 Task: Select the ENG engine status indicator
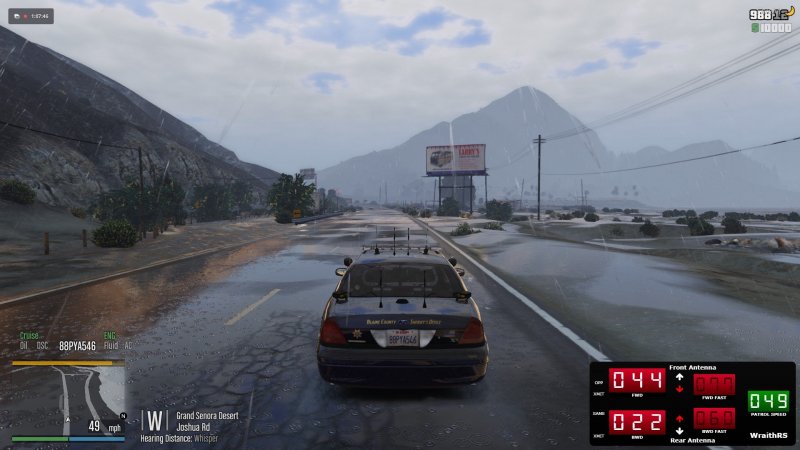click(x=110, y=337)
